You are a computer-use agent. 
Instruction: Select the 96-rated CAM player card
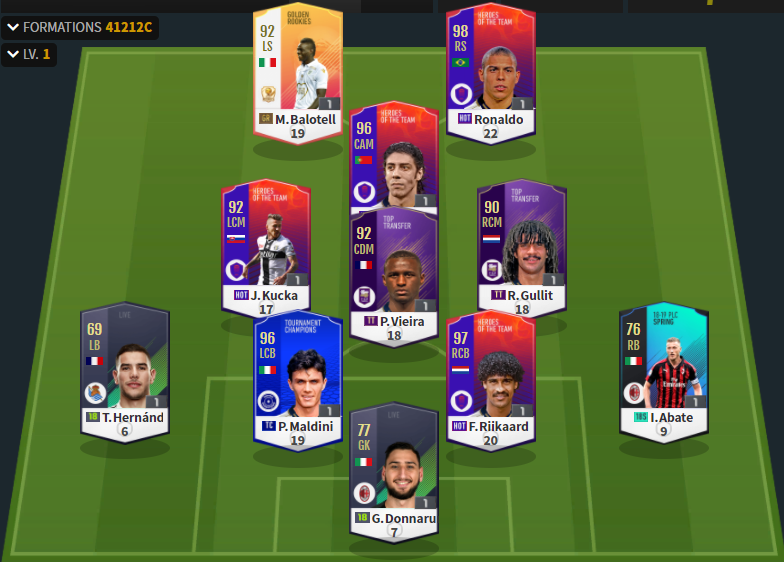394,158
